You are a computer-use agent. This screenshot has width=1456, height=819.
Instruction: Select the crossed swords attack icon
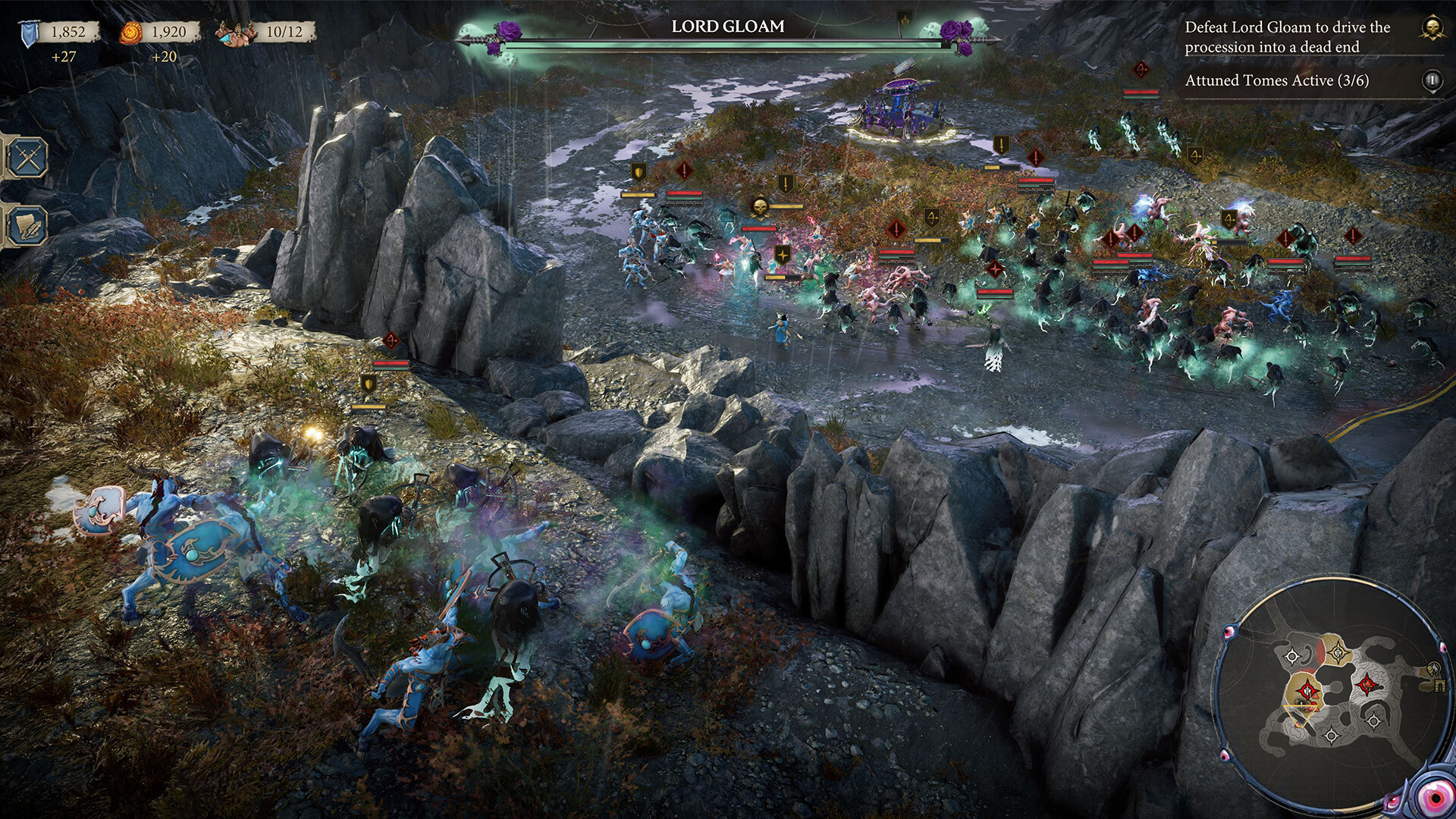coord(28,158)
